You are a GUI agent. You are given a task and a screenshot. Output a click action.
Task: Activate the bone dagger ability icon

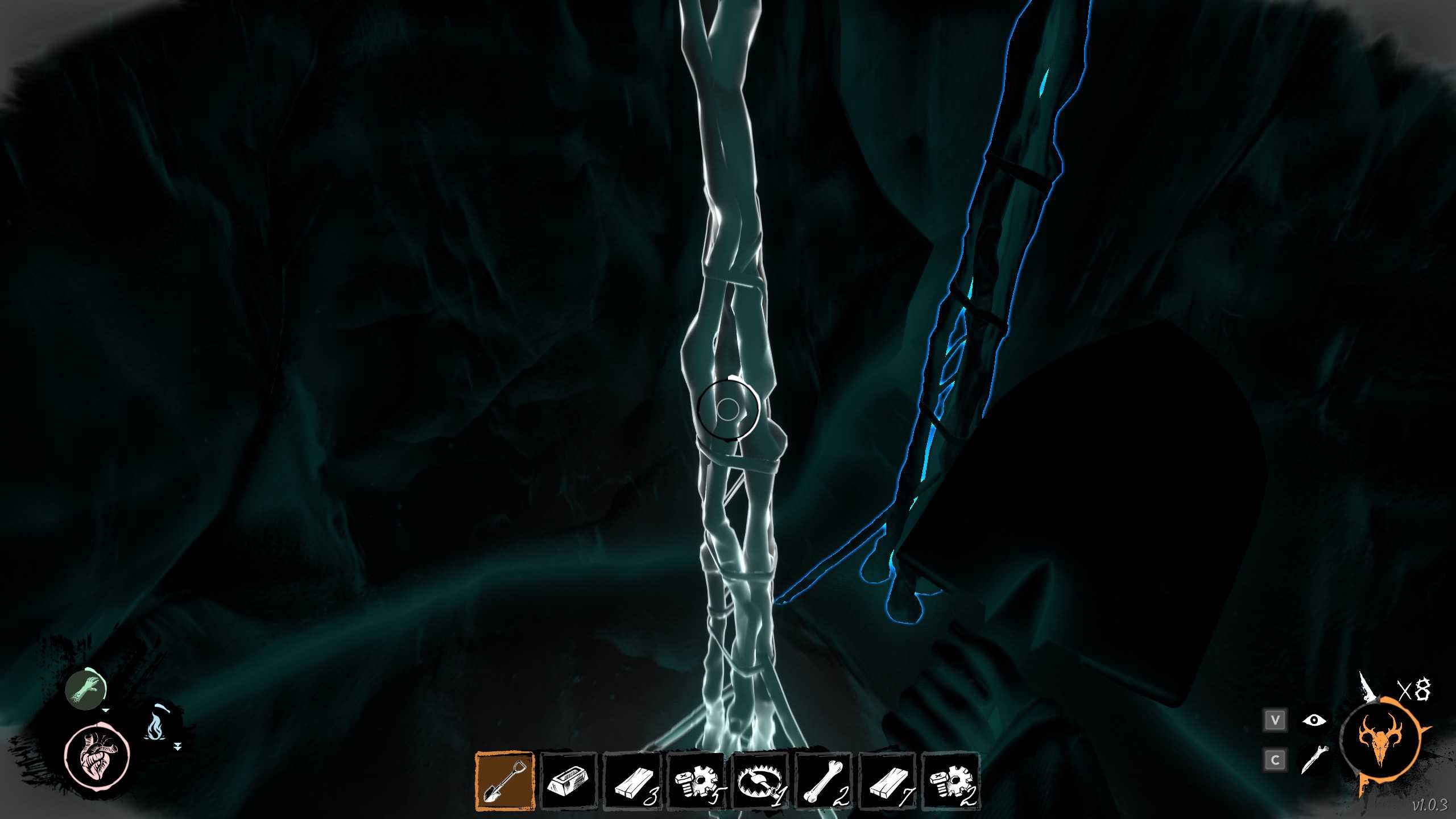[1314, 759]
